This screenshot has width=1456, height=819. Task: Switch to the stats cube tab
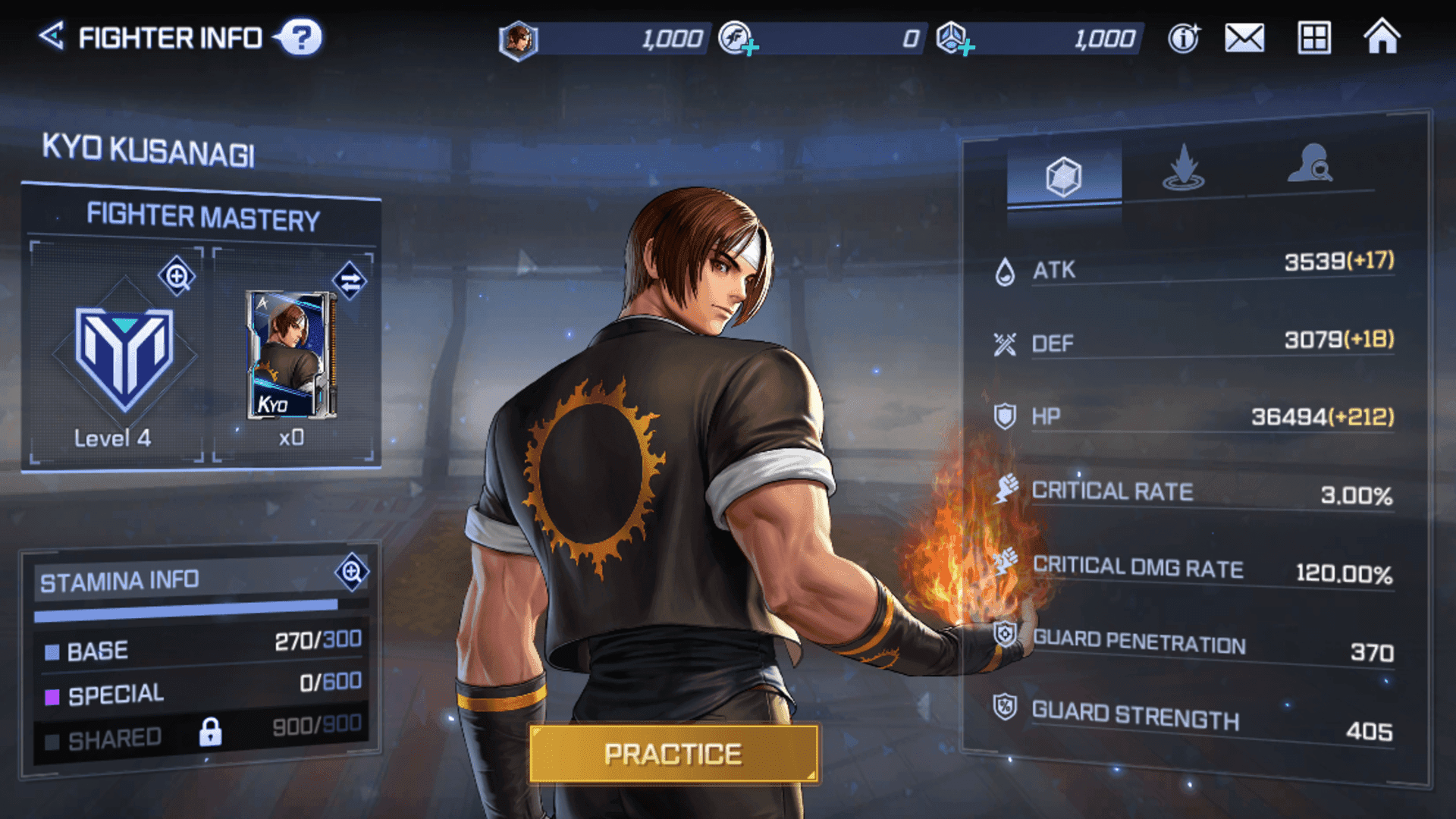click(x=1063, y=177)
